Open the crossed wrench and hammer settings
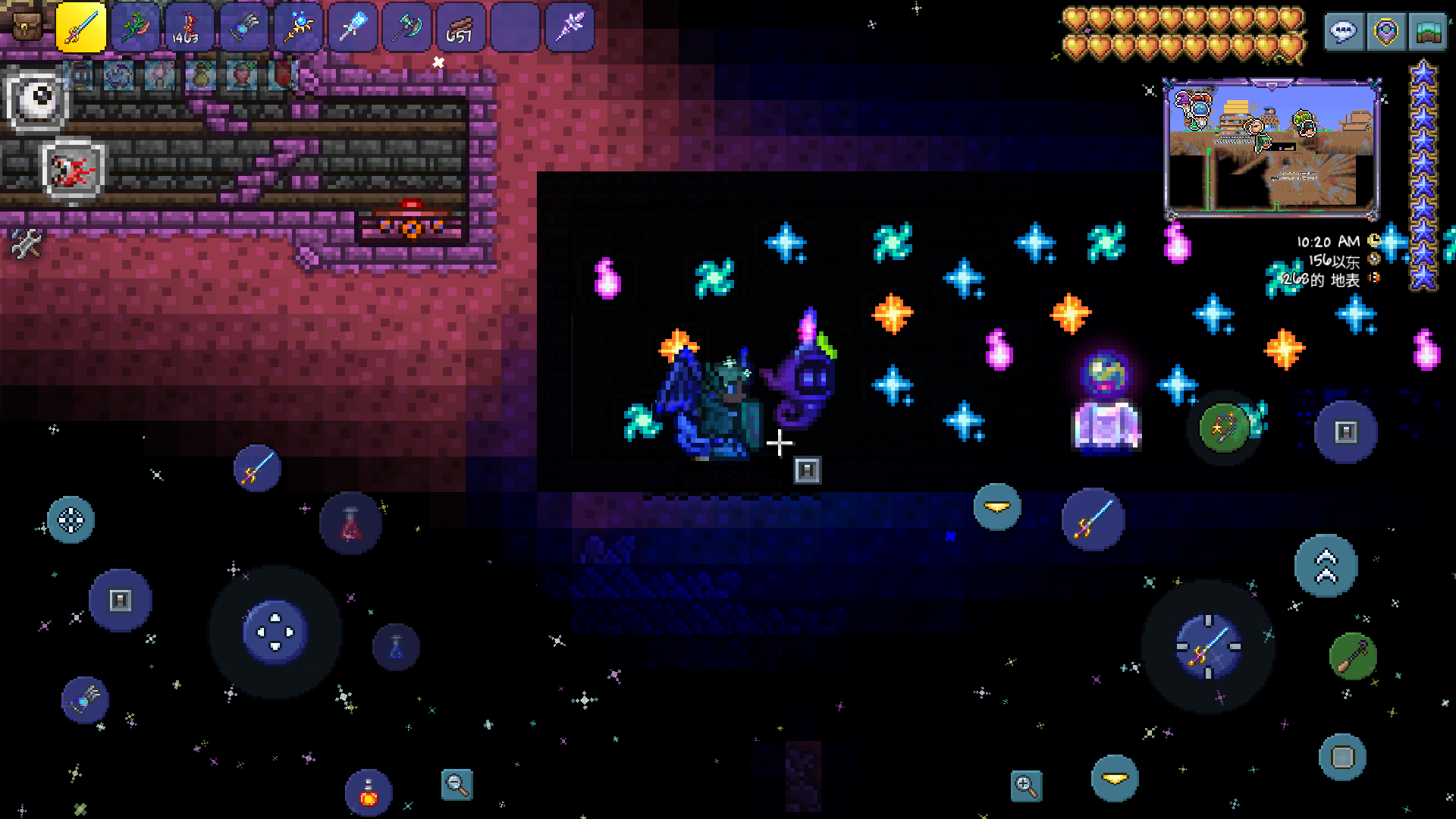This screenshot has height=819, width=1456. point(27,244)
